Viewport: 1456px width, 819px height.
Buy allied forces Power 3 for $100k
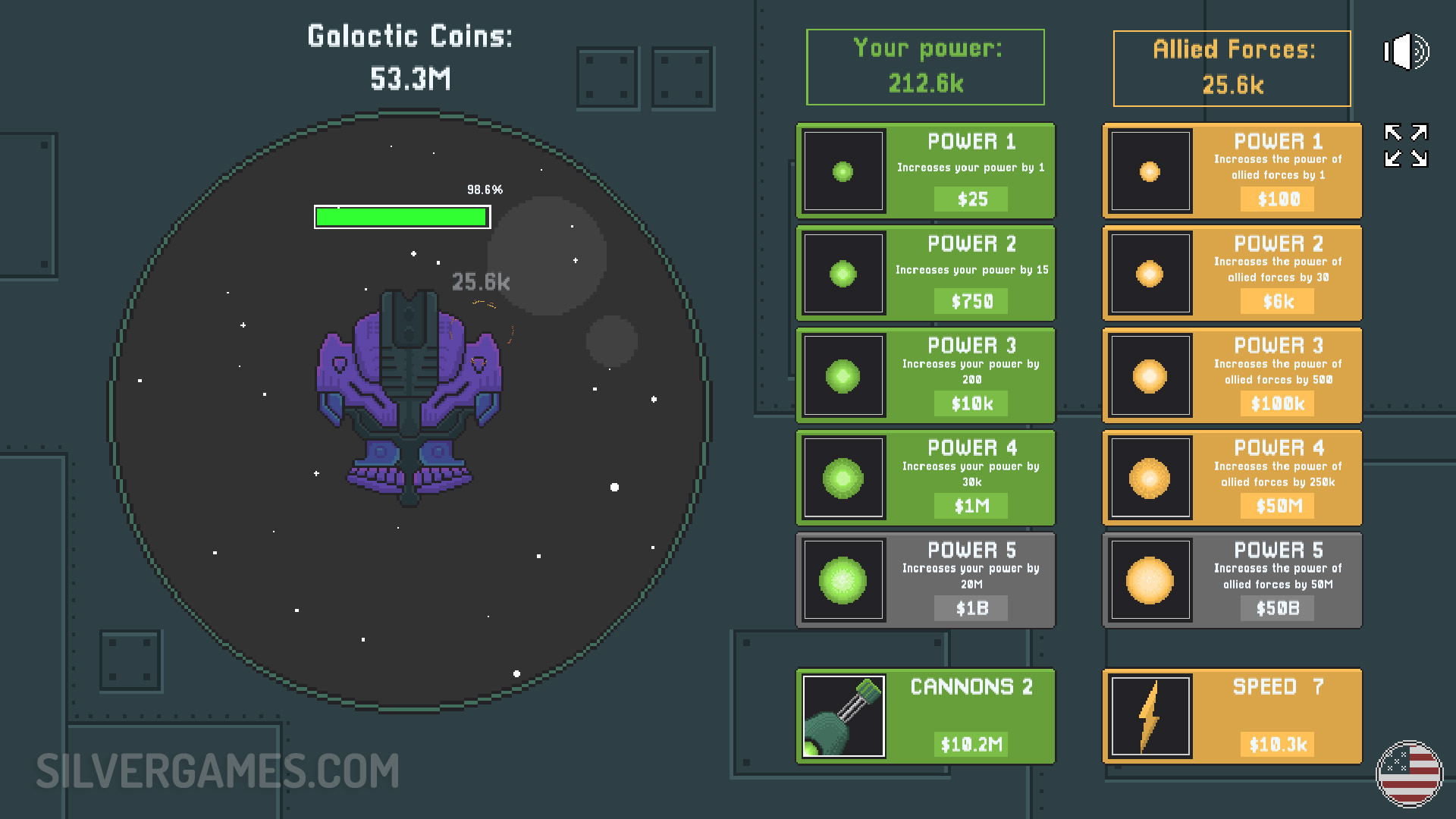click(x=1232, y=376)
